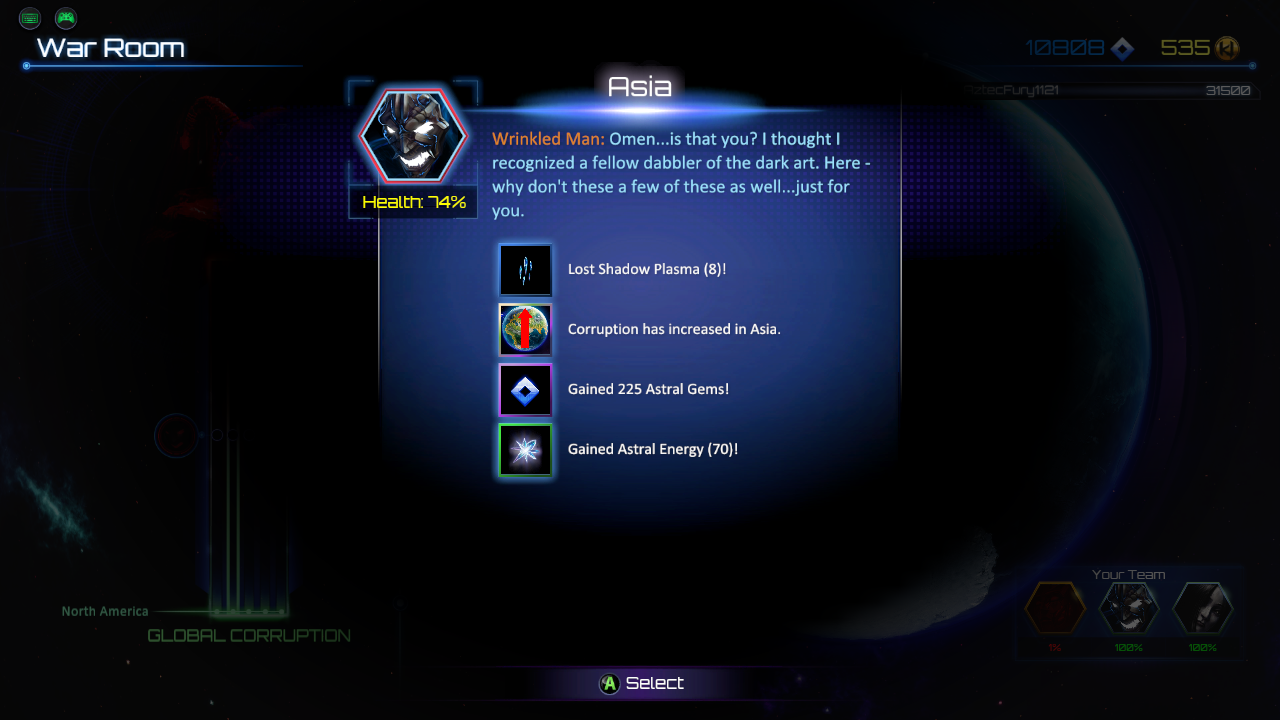Click the Lost Shadow Plasma icon
The width and height of the screenshot is (1280, 720).
525,270
